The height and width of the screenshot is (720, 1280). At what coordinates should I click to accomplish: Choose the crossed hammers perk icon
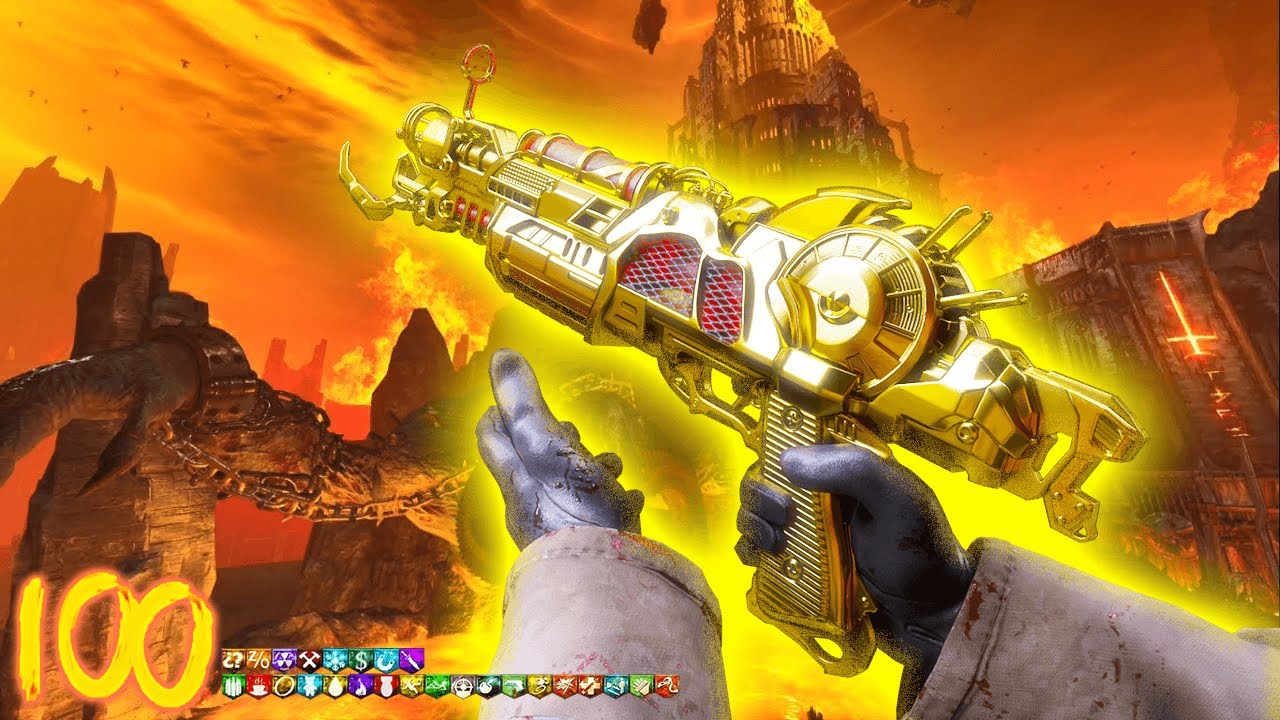click(309, 660)
